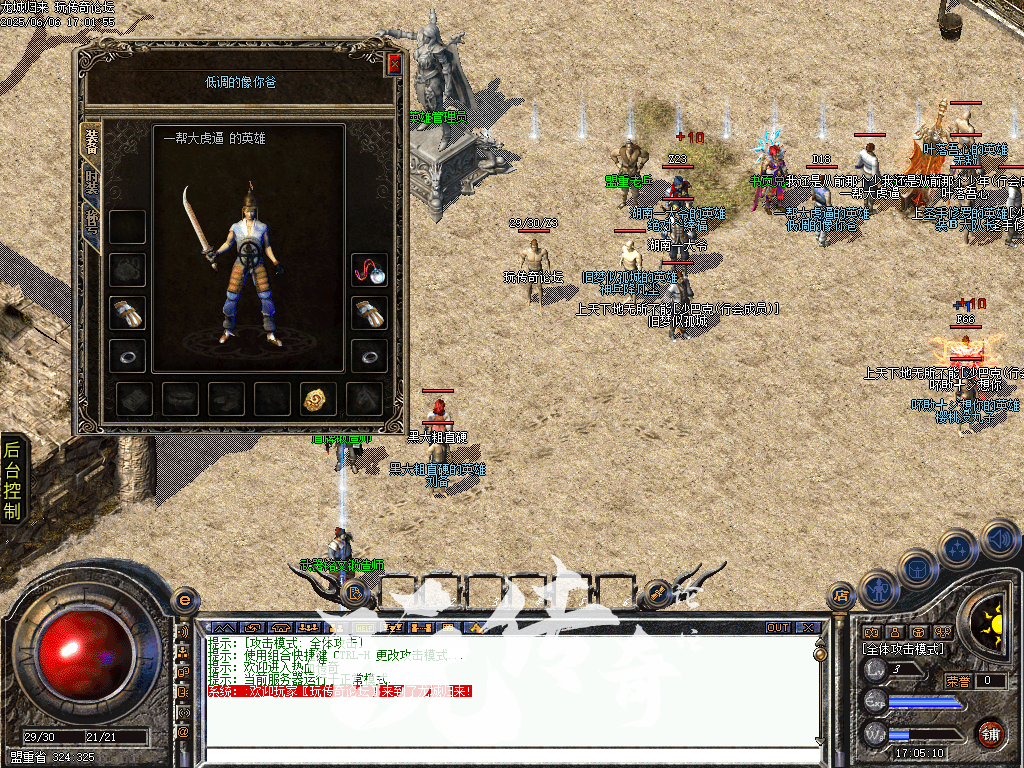Open the bag inventory icon

point(917,567)
